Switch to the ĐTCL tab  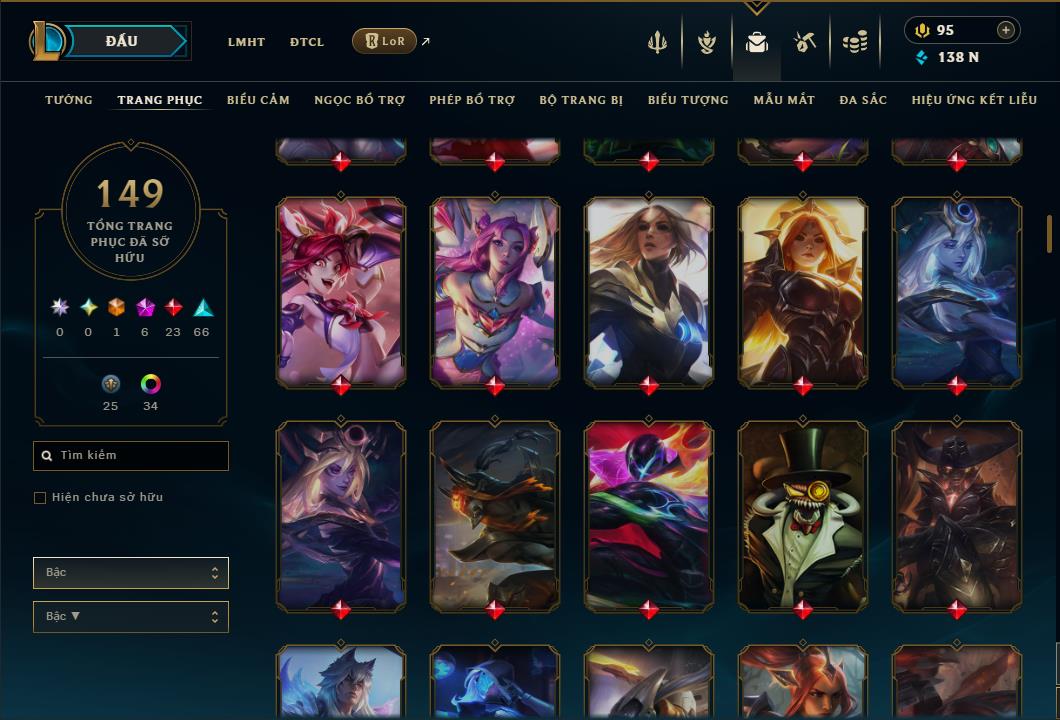tap(307, 42)
